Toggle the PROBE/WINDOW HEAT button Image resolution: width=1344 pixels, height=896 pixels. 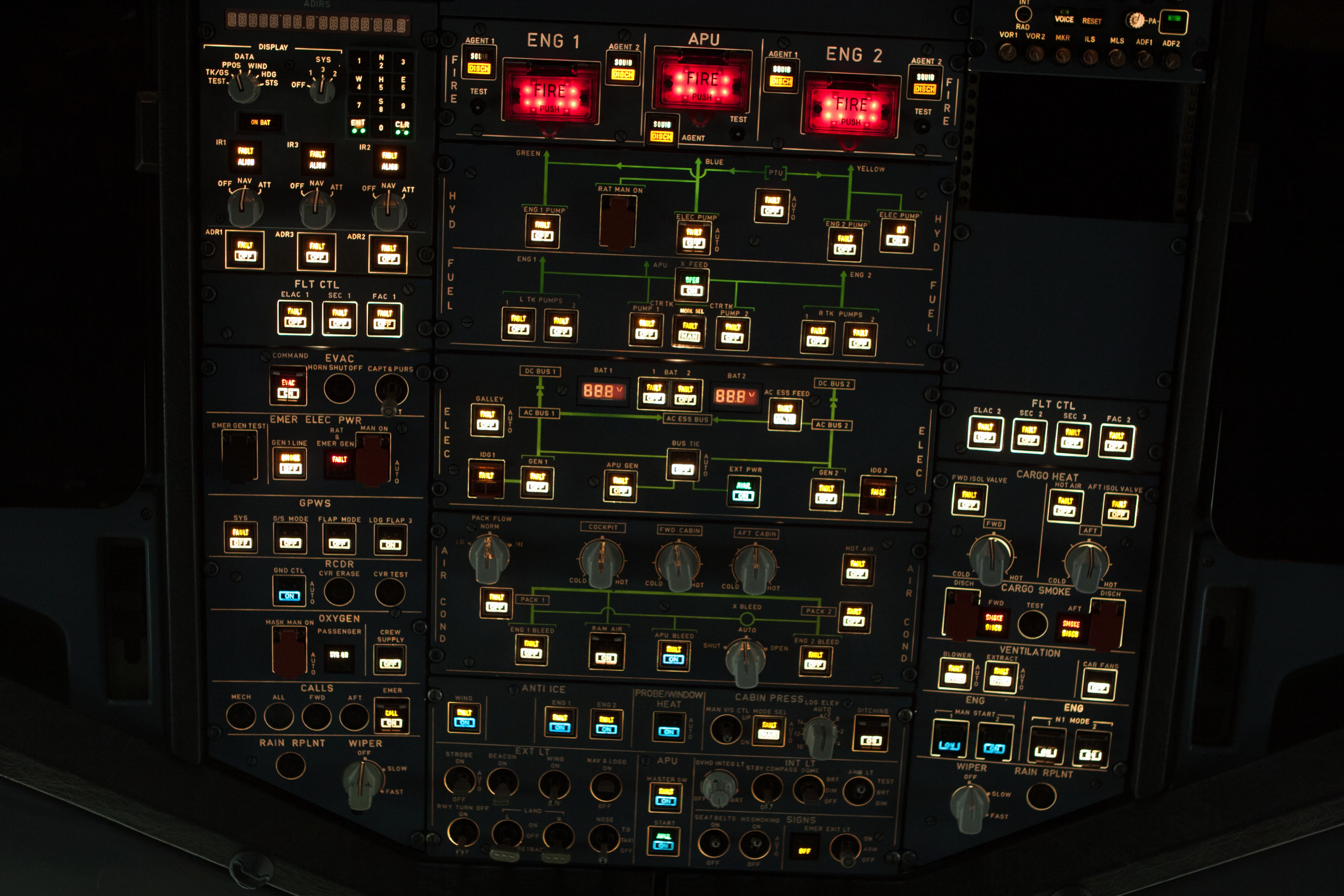669,727
